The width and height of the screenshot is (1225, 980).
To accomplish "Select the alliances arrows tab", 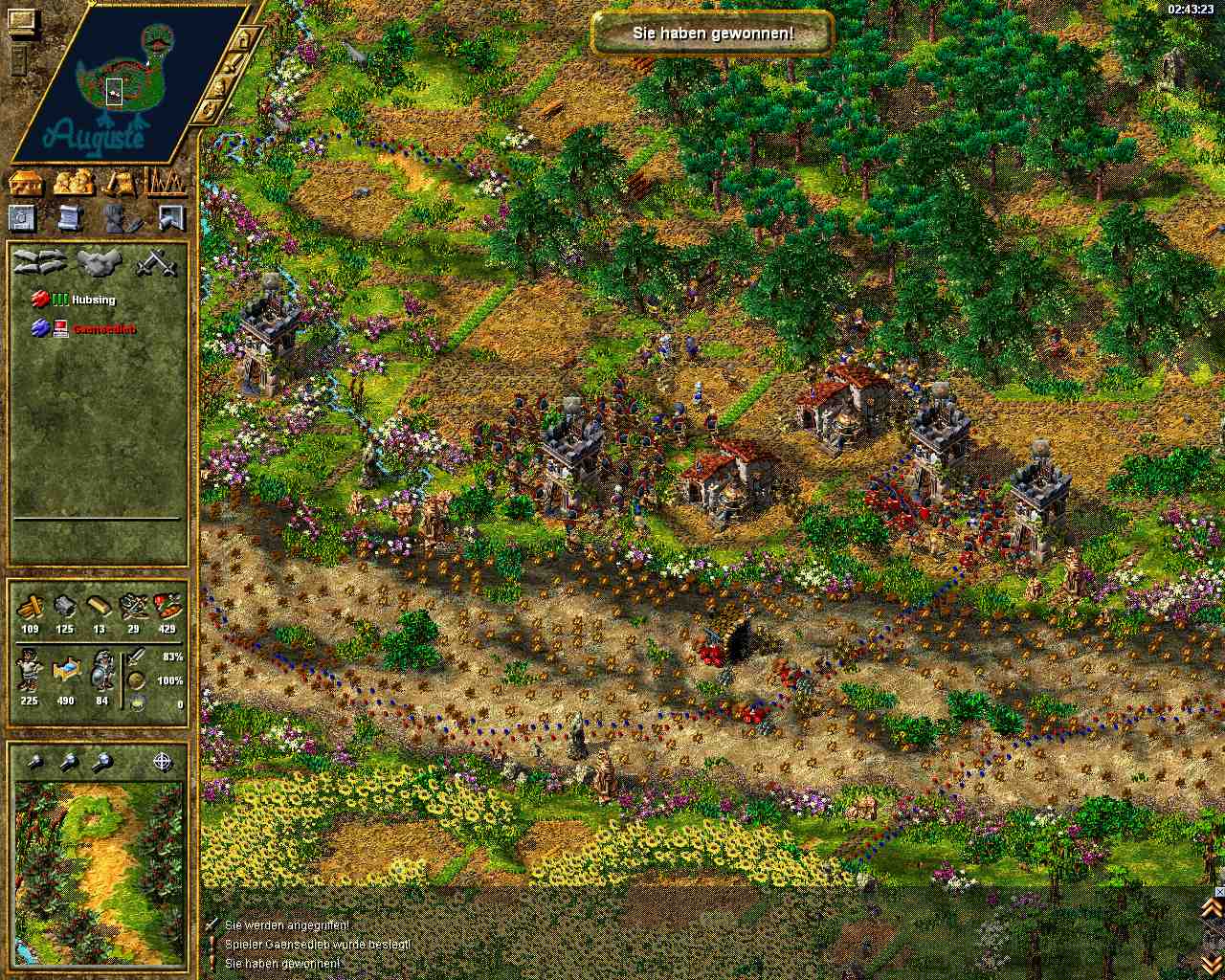I will (41, 261).
